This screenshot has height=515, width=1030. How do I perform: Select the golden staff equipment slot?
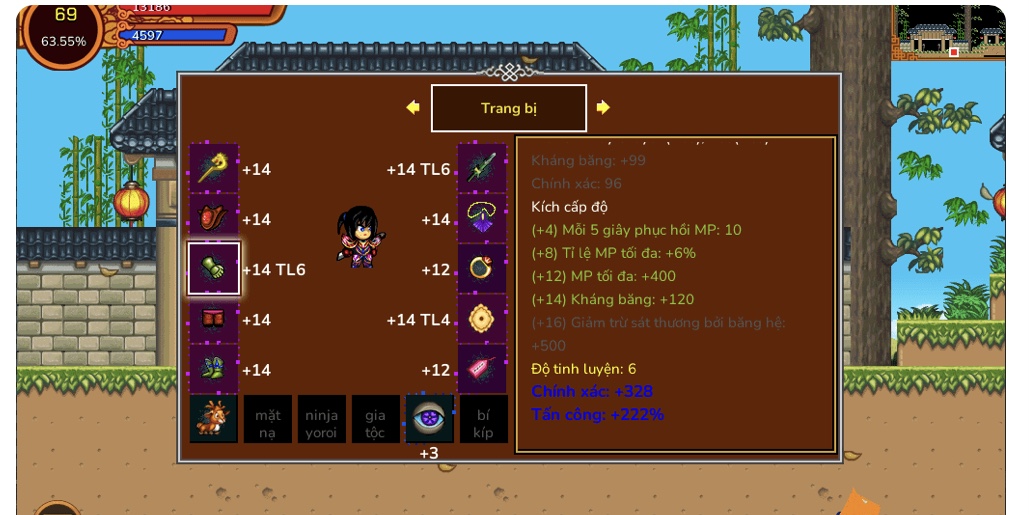(x=214, y=169)
